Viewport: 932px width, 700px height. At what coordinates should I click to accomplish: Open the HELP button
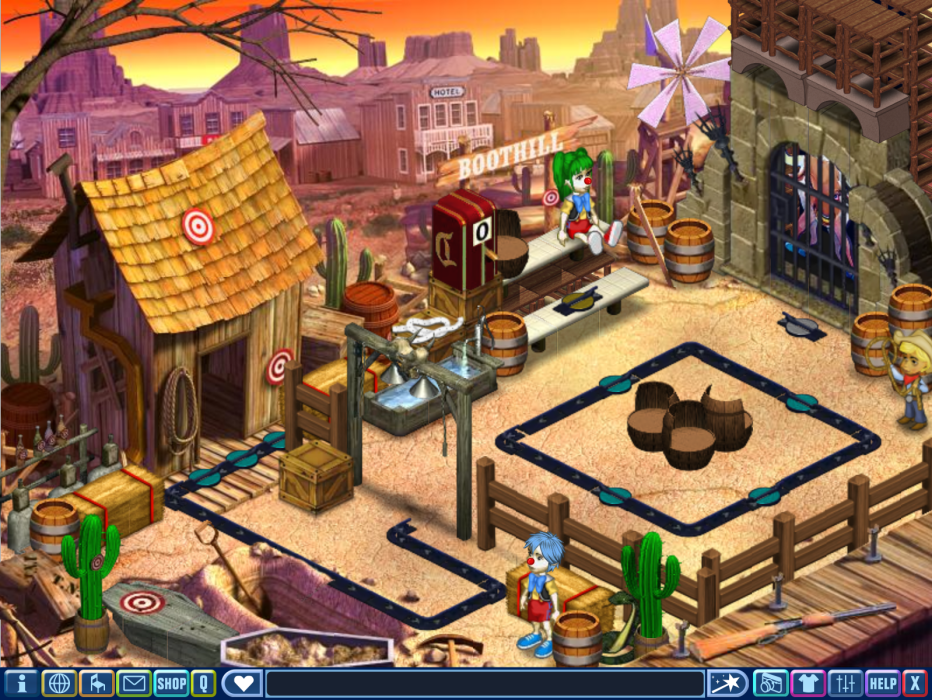882,684
